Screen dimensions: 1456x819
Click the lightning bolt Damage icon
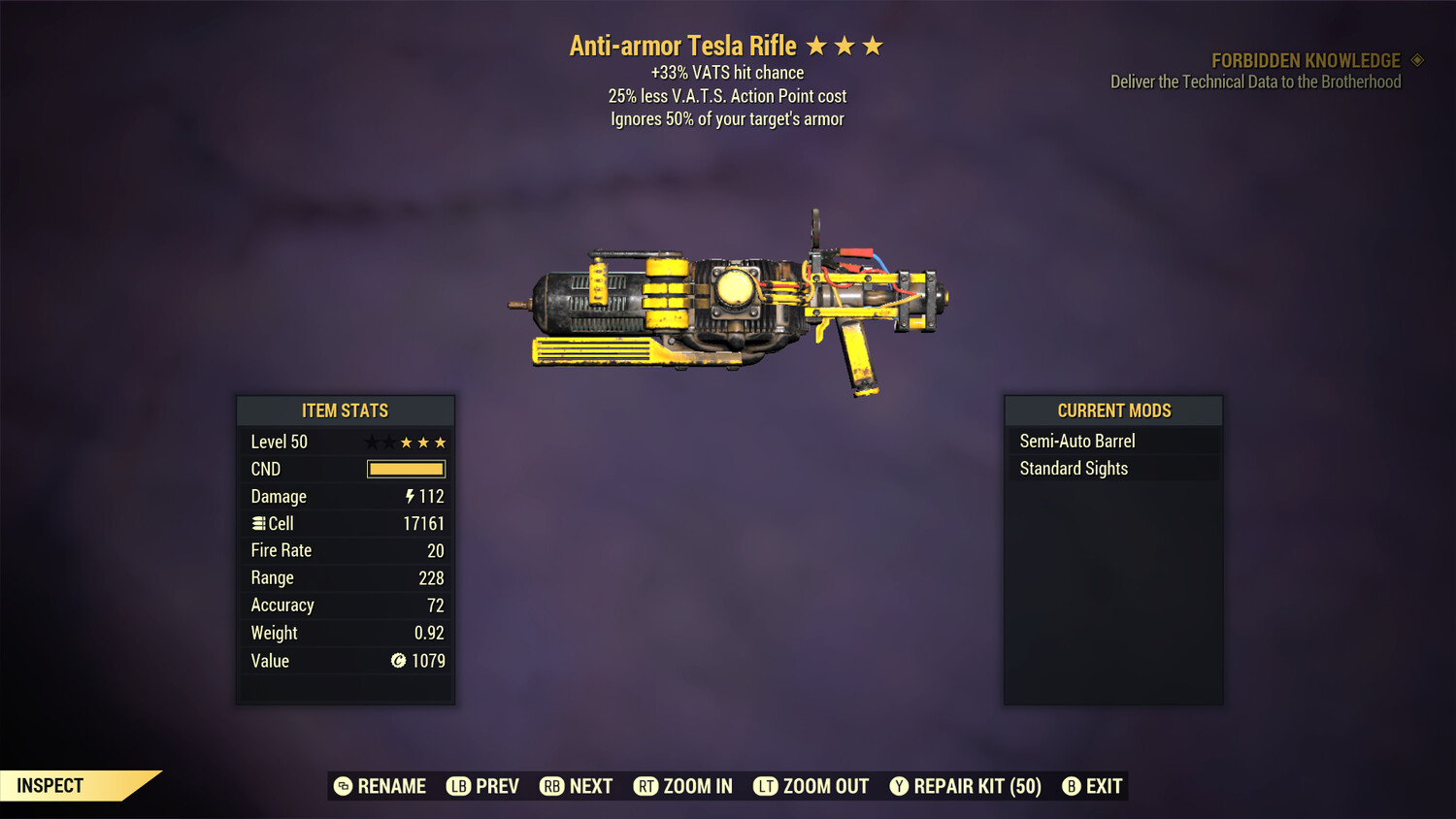click(x=411, y=496)
